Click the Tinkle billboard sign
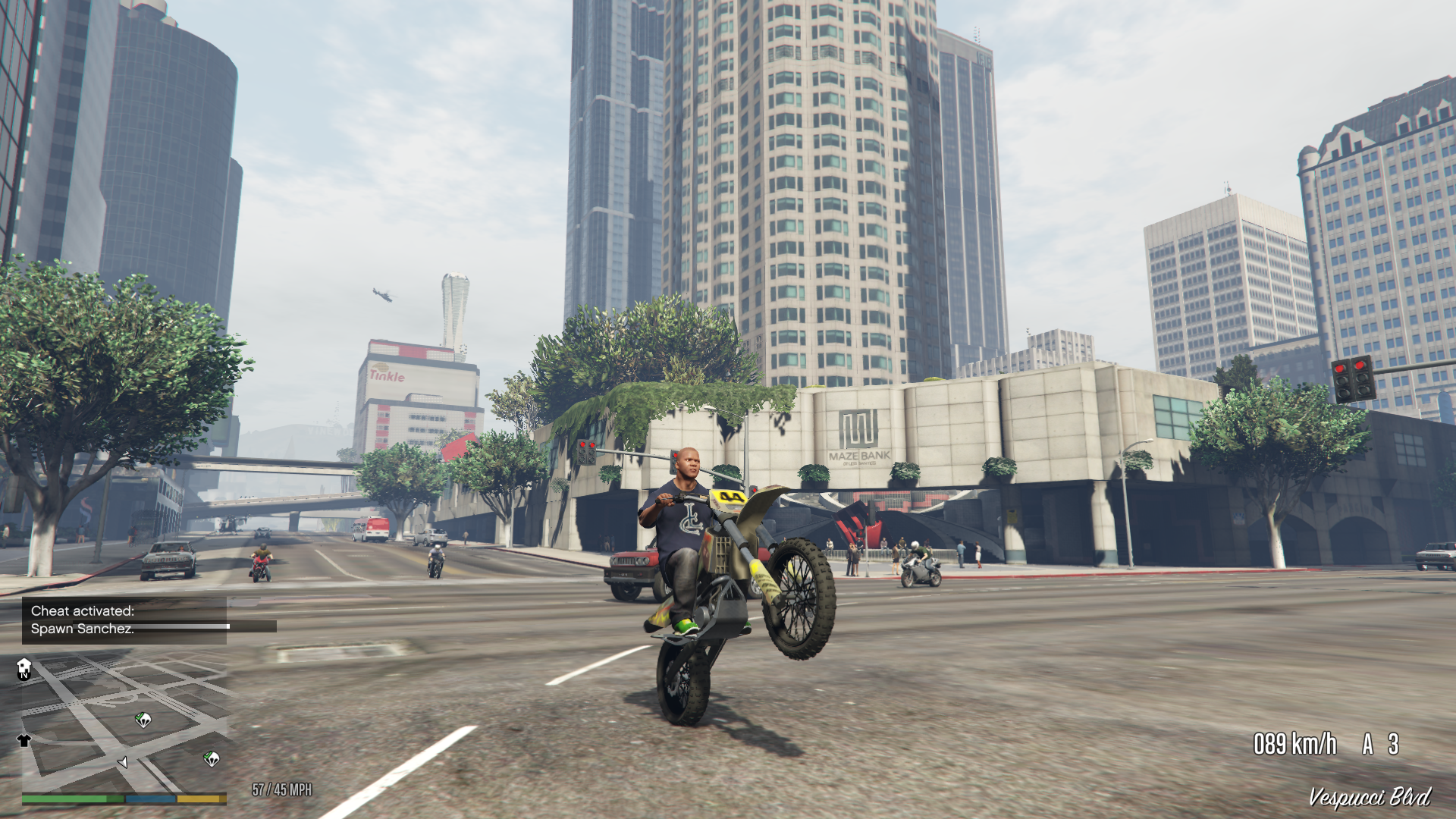Viewport: 1456px width, 819px height. coord(387,376)
